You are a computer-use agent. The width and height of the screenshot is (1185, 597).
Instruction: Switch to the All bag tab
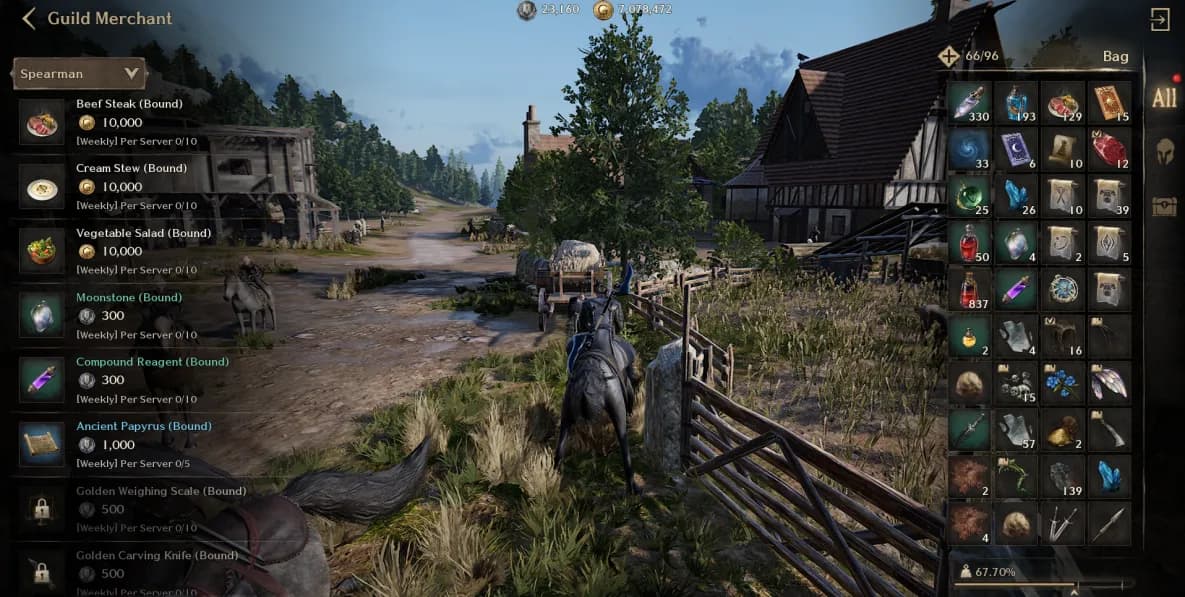point(1164,98)
